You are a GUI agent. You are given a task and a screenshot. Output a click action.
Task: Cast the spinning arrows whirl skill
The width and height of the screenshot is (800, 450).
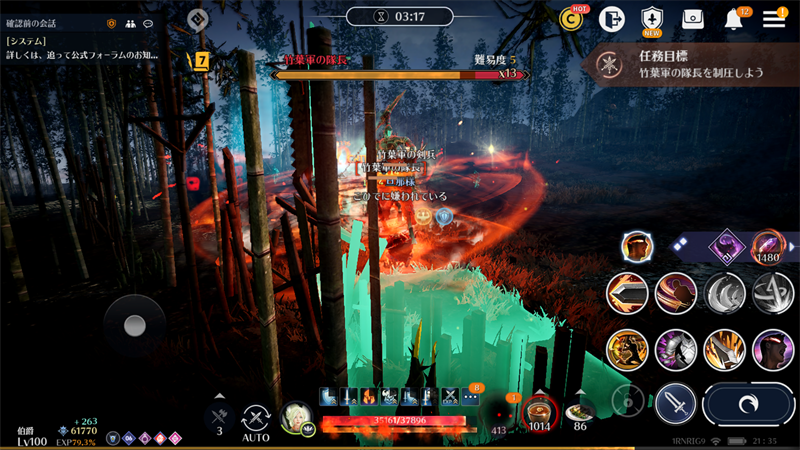tap(772, 293)
